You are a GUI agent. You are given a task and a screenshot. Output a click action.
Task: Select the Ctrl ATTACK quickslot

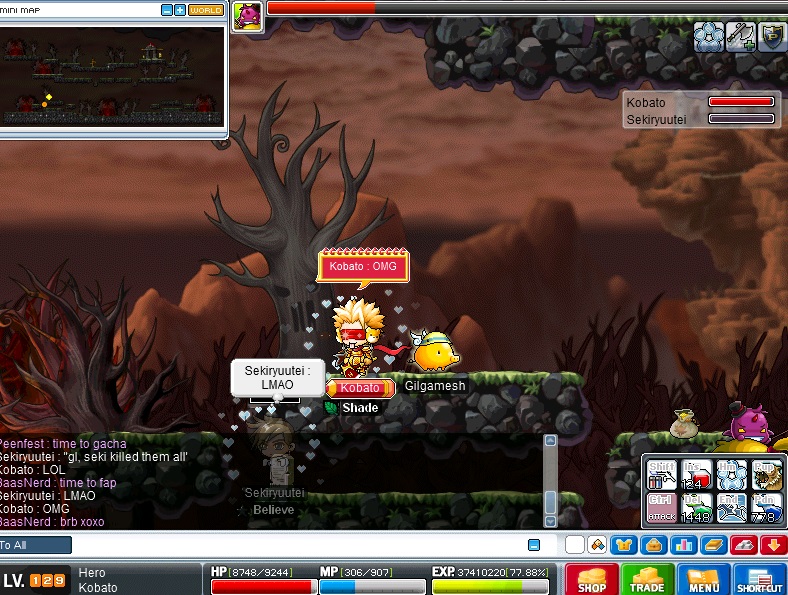[659, 508]
